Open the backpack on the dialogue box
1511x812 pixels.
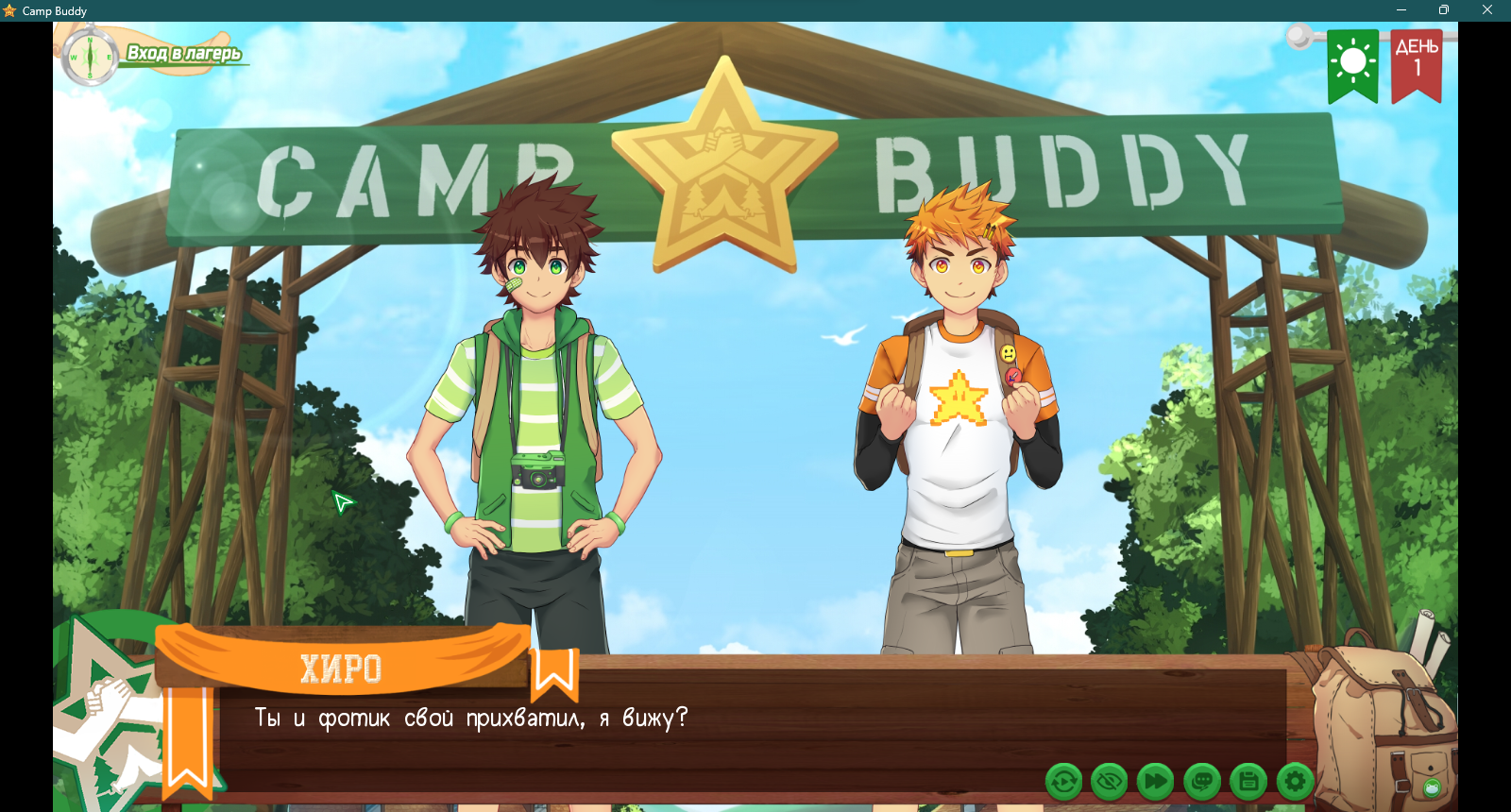click(x=1383, y=722)
